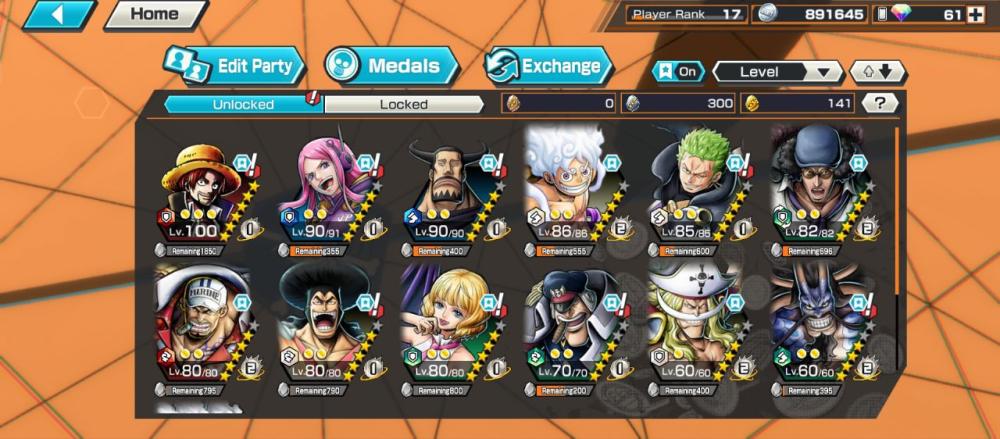Open the question mark help button

pyautogui.click(x=879, y=103)
